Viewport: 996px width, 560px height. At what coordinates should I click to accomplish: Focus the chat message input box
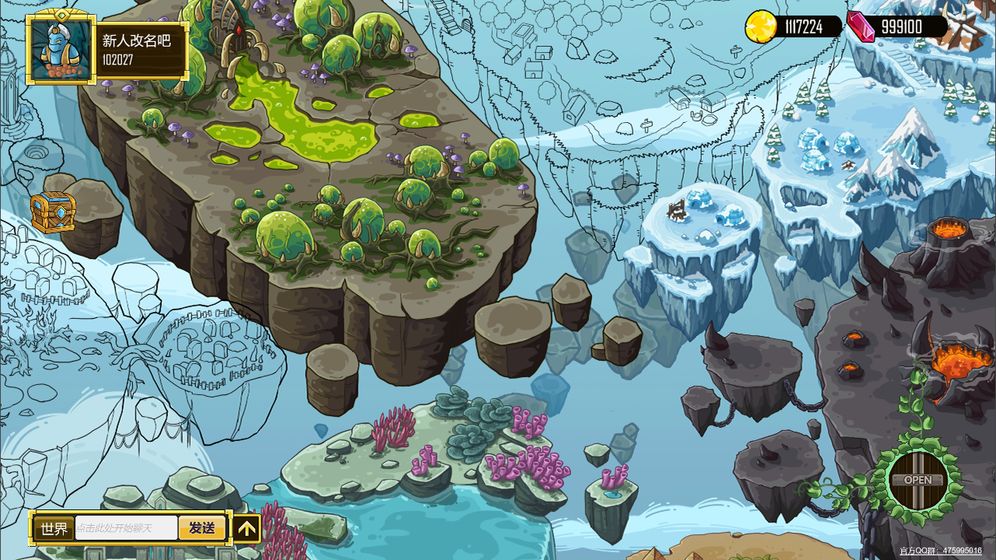click(127, 529)
